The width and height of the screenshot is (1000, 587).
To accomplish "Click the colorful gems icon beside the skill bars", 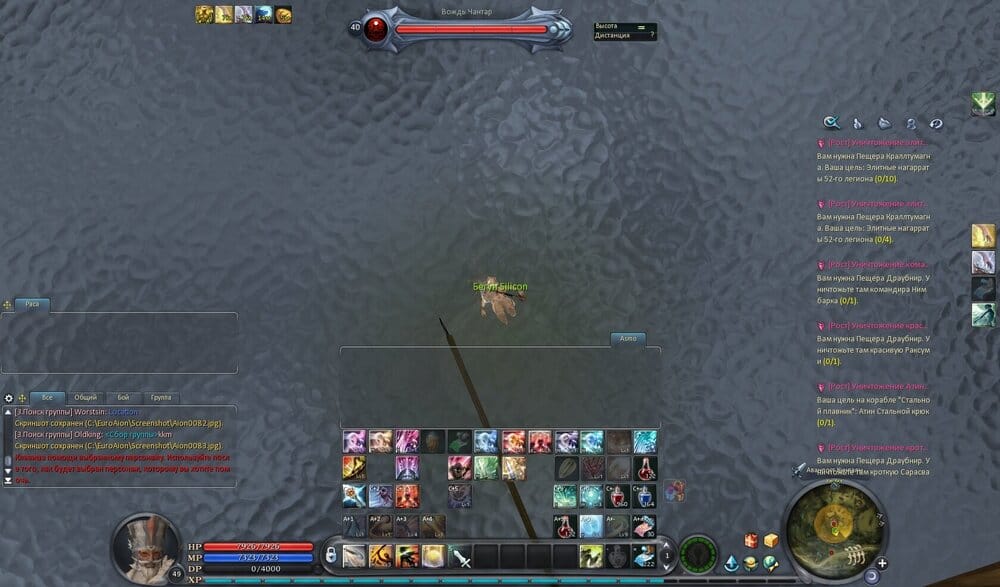I will click(x=674, y=489).
